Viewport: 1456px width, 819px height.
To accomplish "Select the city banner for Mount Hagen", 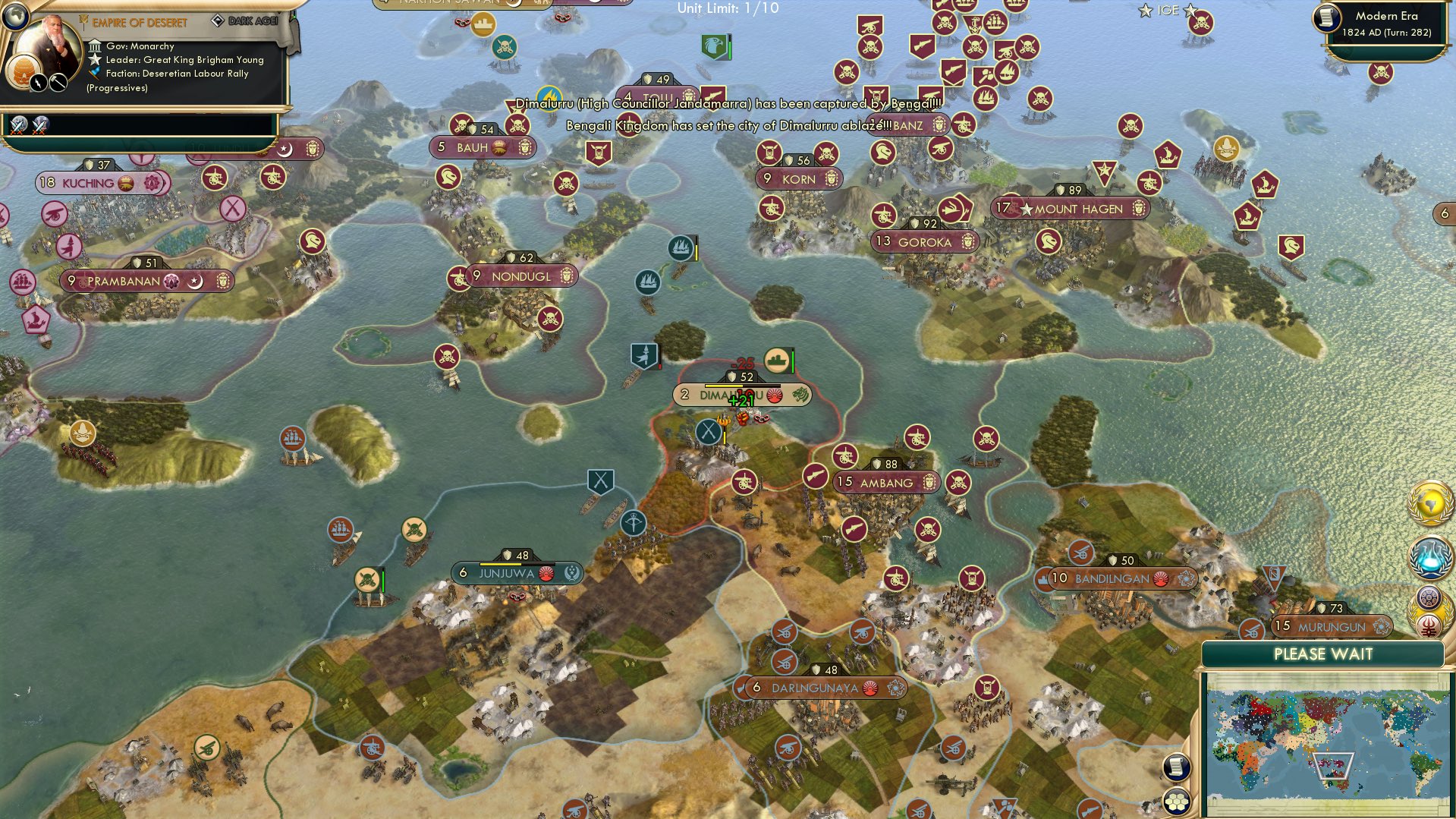I will pos(1071,207).
